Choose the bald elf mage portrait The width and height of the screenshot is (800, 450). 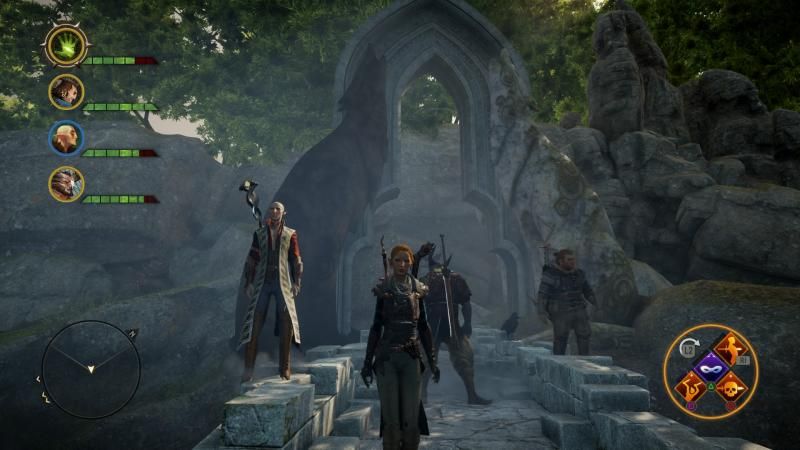[66, 138]
